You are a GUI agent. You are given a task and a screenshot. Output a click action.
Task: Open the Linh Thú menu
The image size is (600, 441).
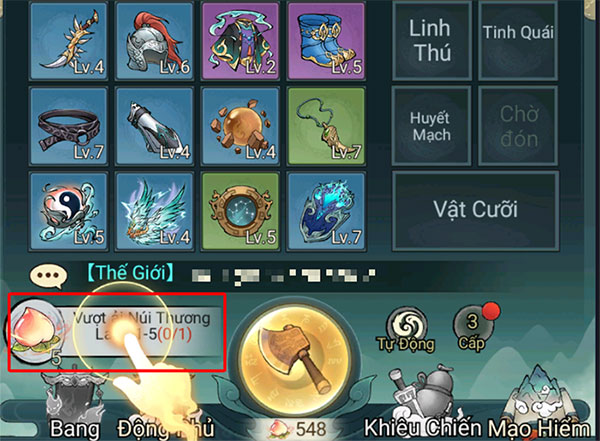430,39
